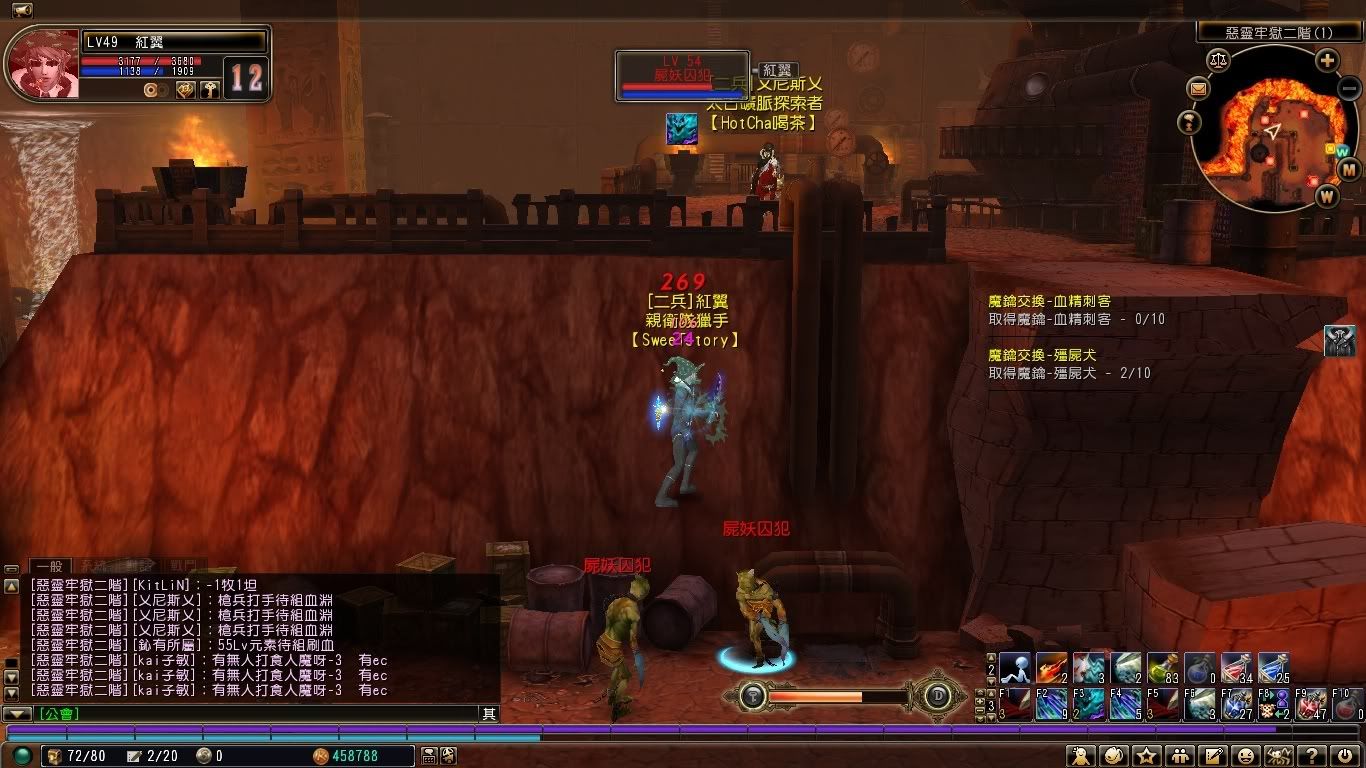Use the F7 blue gem potion
Screen dimensions: 1366x768
click(x=1236, y=705)
